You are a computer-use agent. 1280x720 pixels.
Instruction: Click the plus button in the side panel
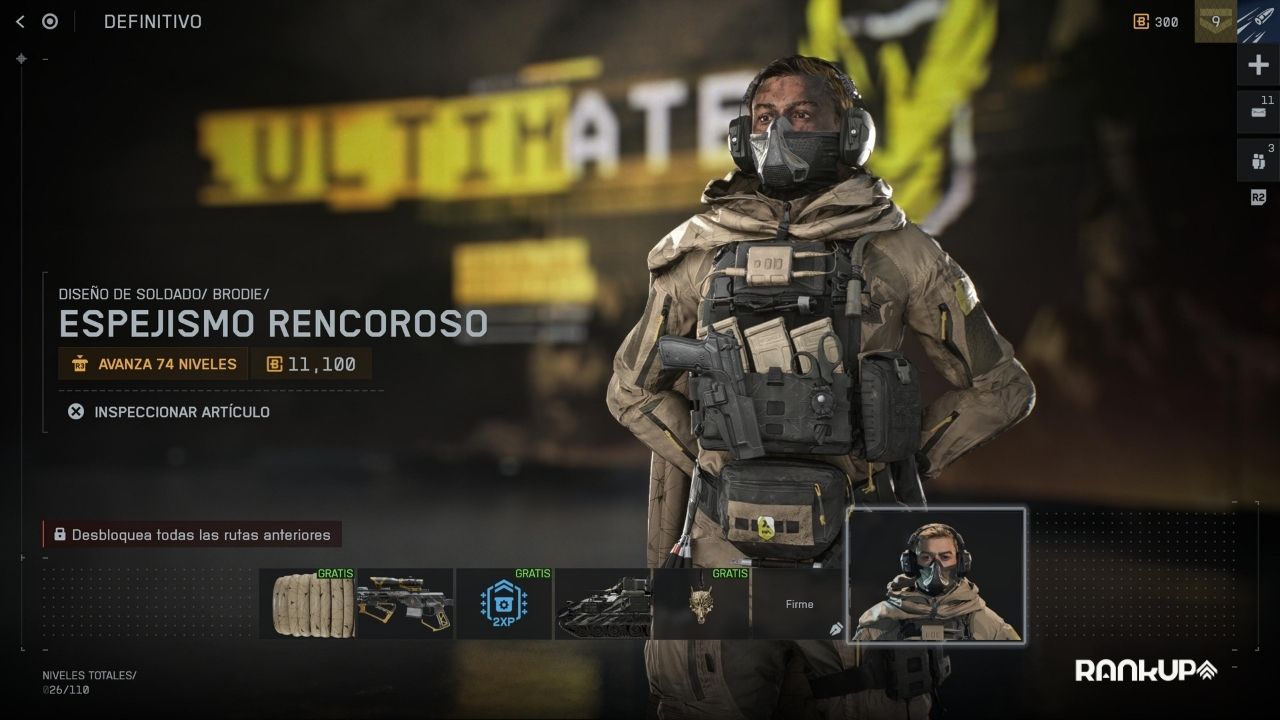[1258, 66]
